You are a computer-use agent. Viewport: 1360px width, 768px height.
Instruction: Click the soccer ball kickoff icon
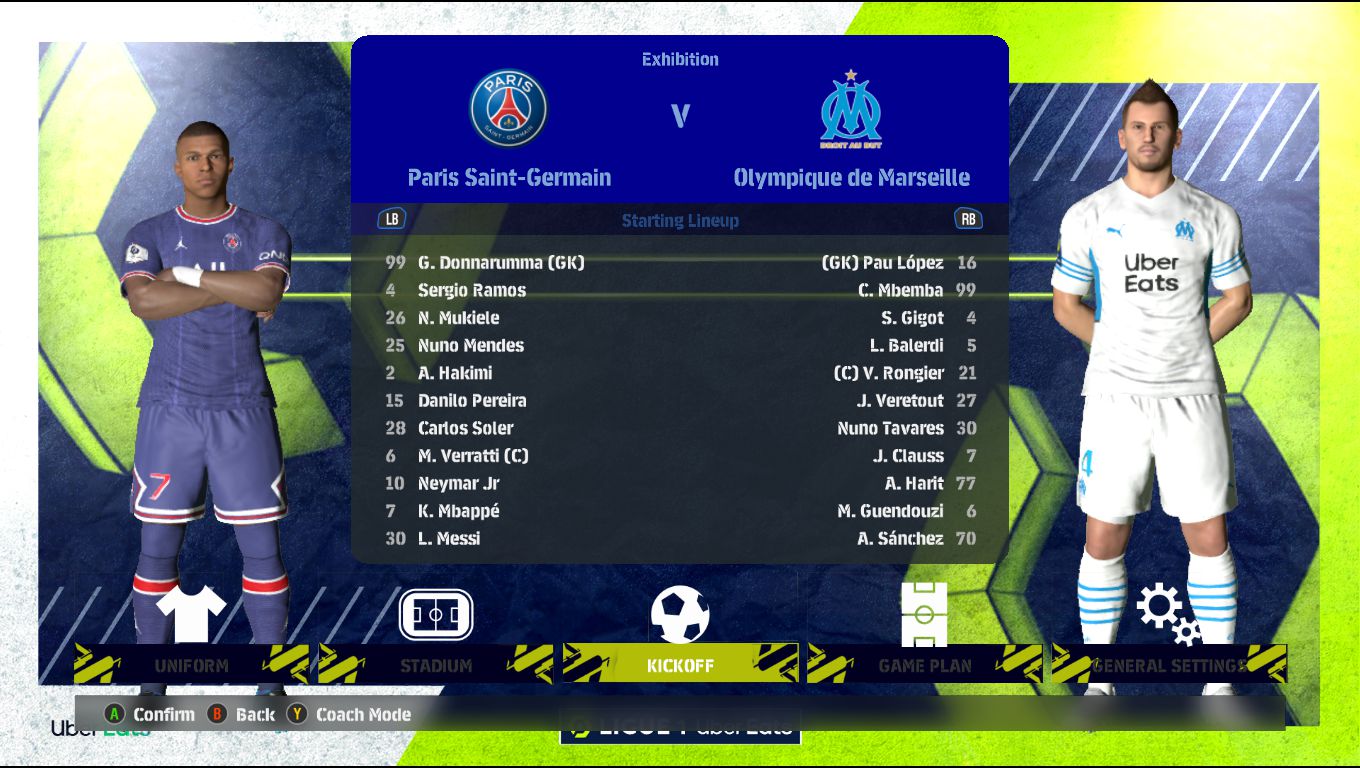tap(680, 614)
